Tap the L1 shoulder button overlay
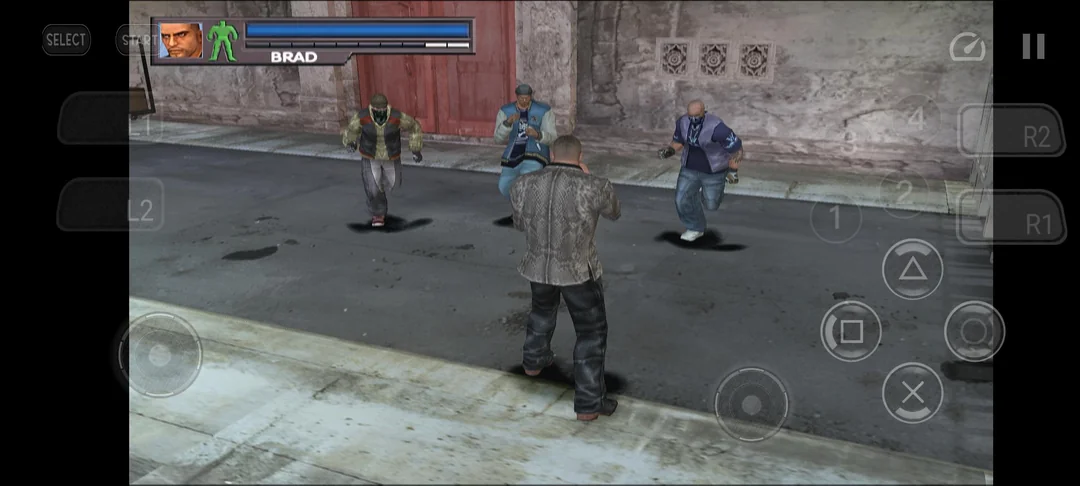1080x486 pixels. pyautogui.click(x=108, y=119)
